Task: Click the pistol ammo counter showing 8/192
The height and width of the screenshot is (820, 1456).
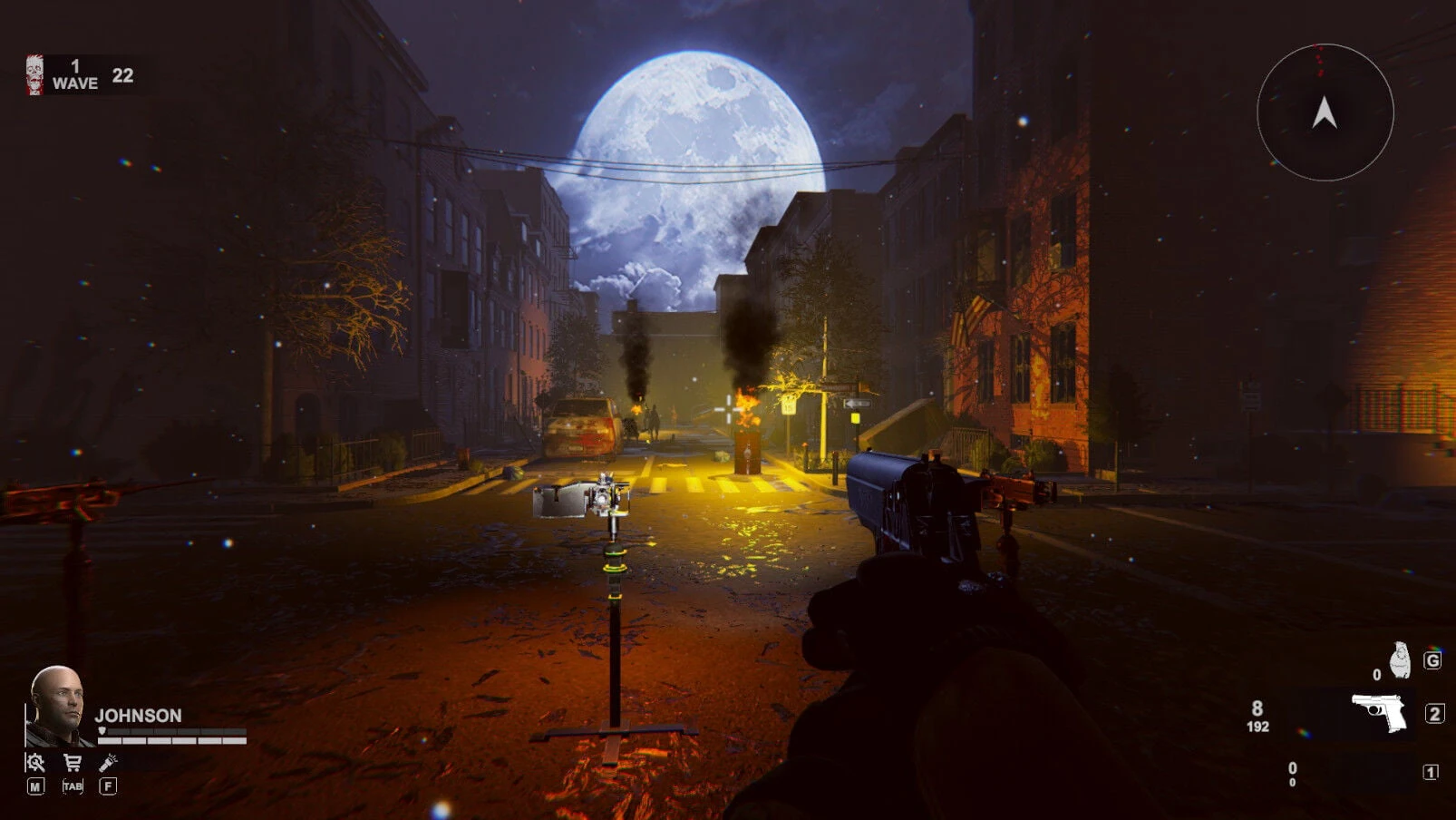Action: [x=1258, y=717]
